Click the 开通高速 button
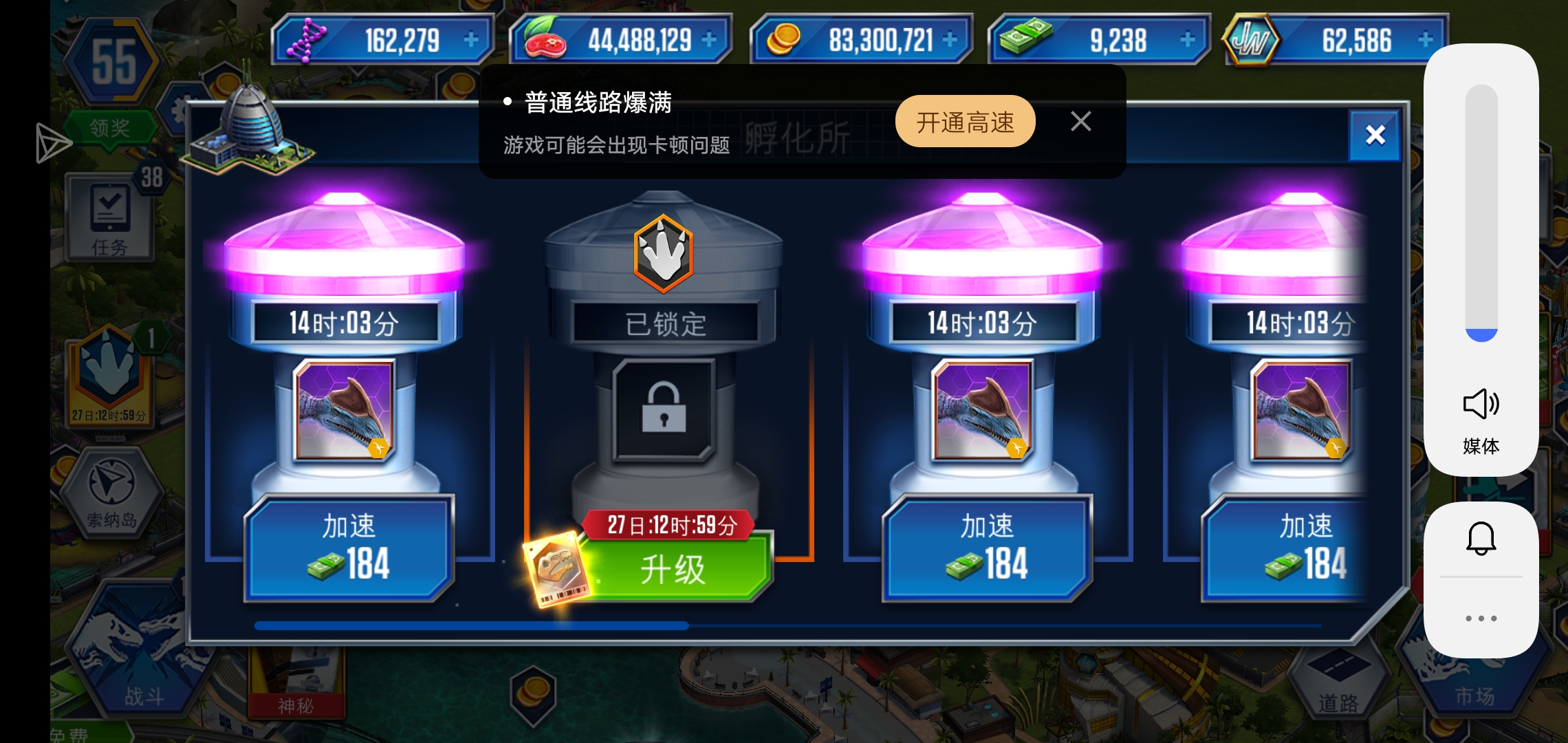The image size is (1568, 743). [965, 122]
